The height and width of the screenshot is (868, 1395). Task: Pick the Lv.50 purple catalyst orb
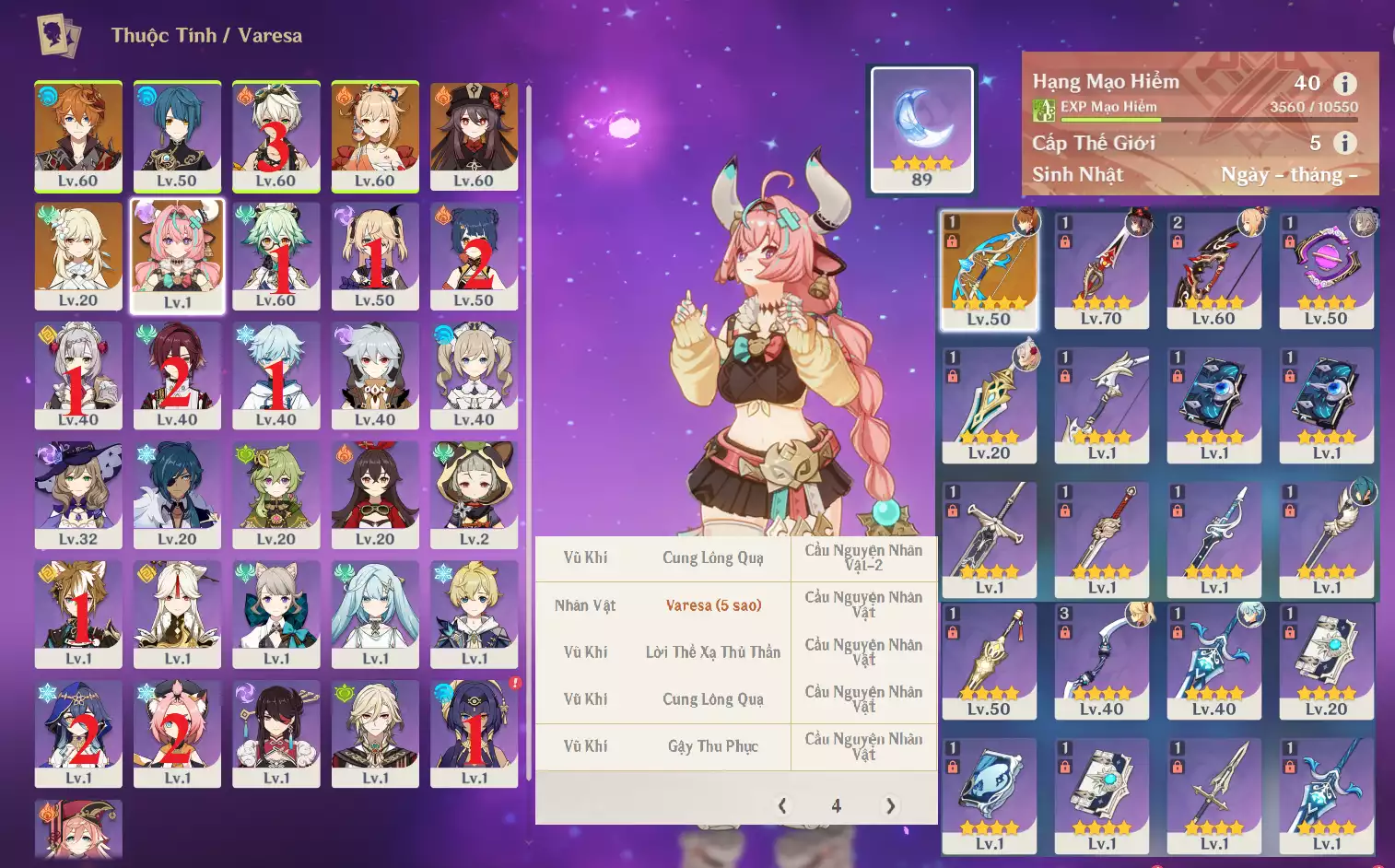click(1326, 269)
